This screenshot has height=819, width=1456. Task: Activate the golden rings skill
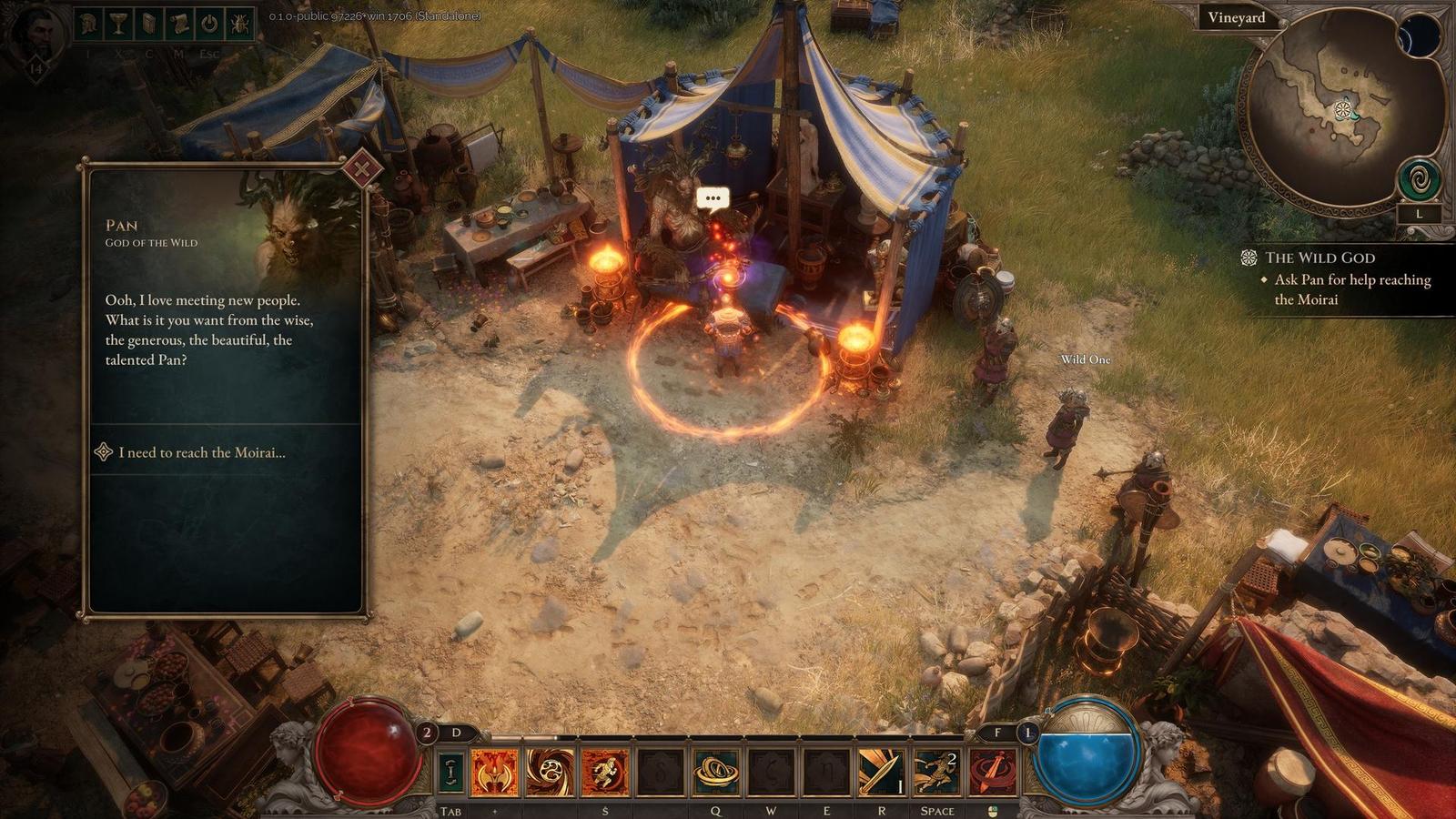pyautogui.click(x=715, y=772)
